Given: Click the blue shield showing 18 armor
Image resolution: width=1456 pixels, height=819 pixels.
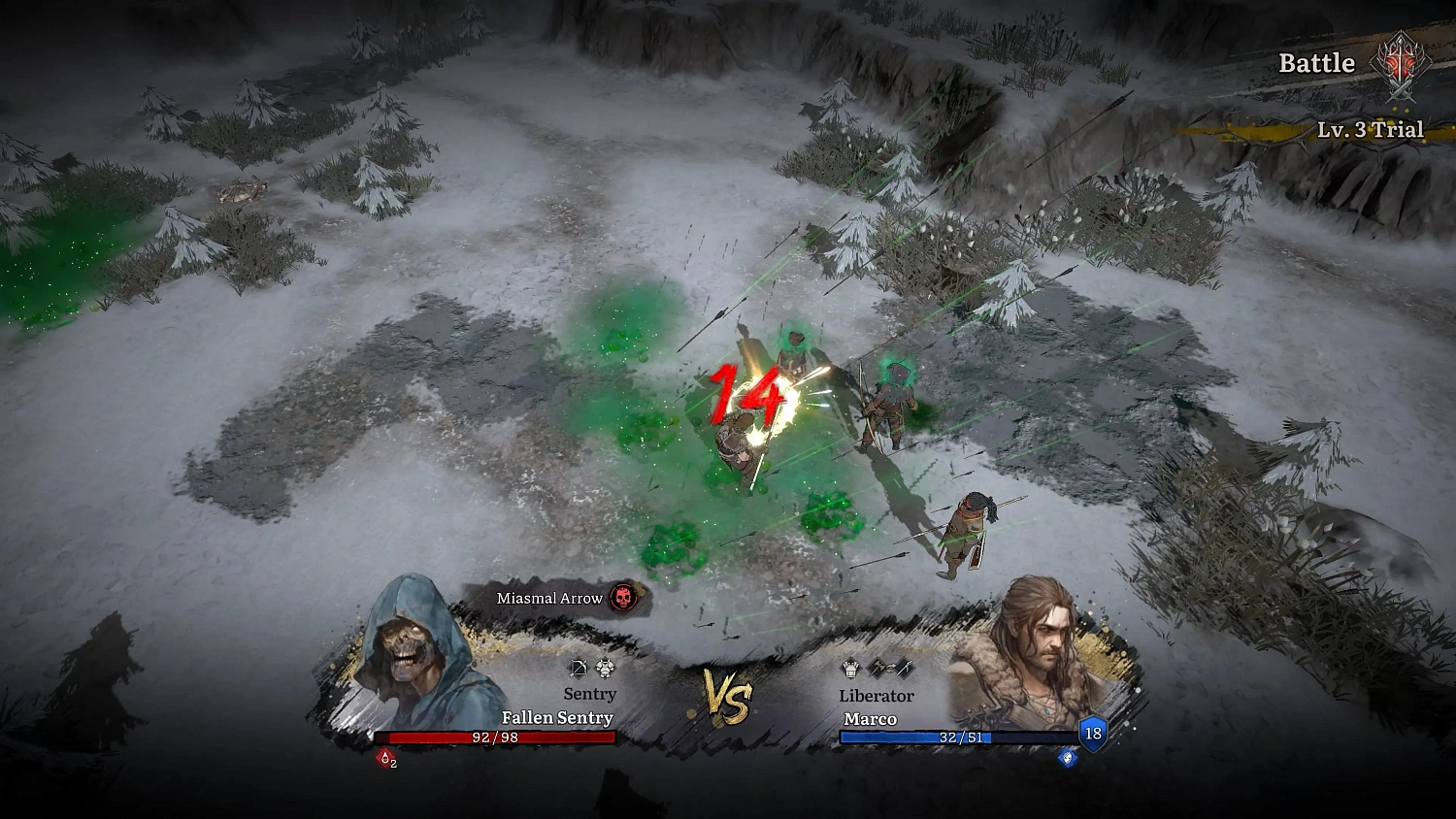Looking at the screenshot, I should (x=1091, y=735).
